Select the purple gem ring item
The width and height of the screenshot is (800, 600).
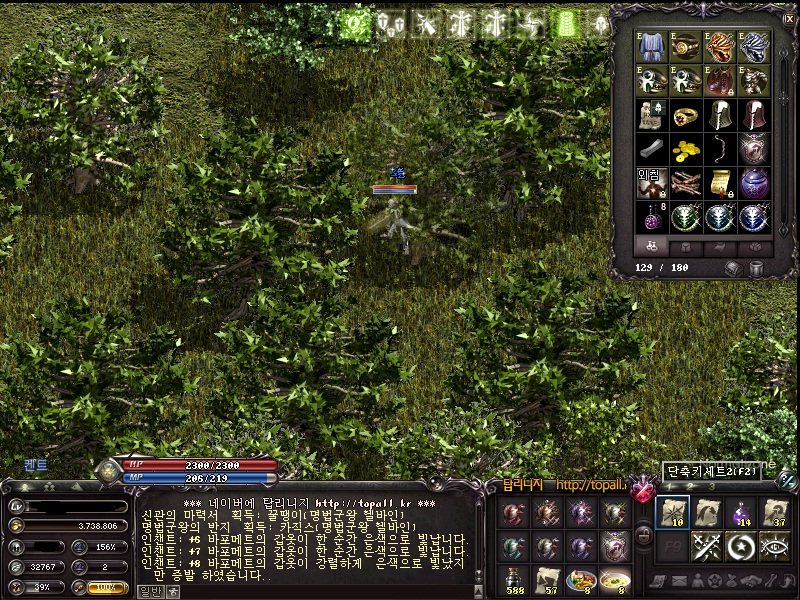click(685, 115)
